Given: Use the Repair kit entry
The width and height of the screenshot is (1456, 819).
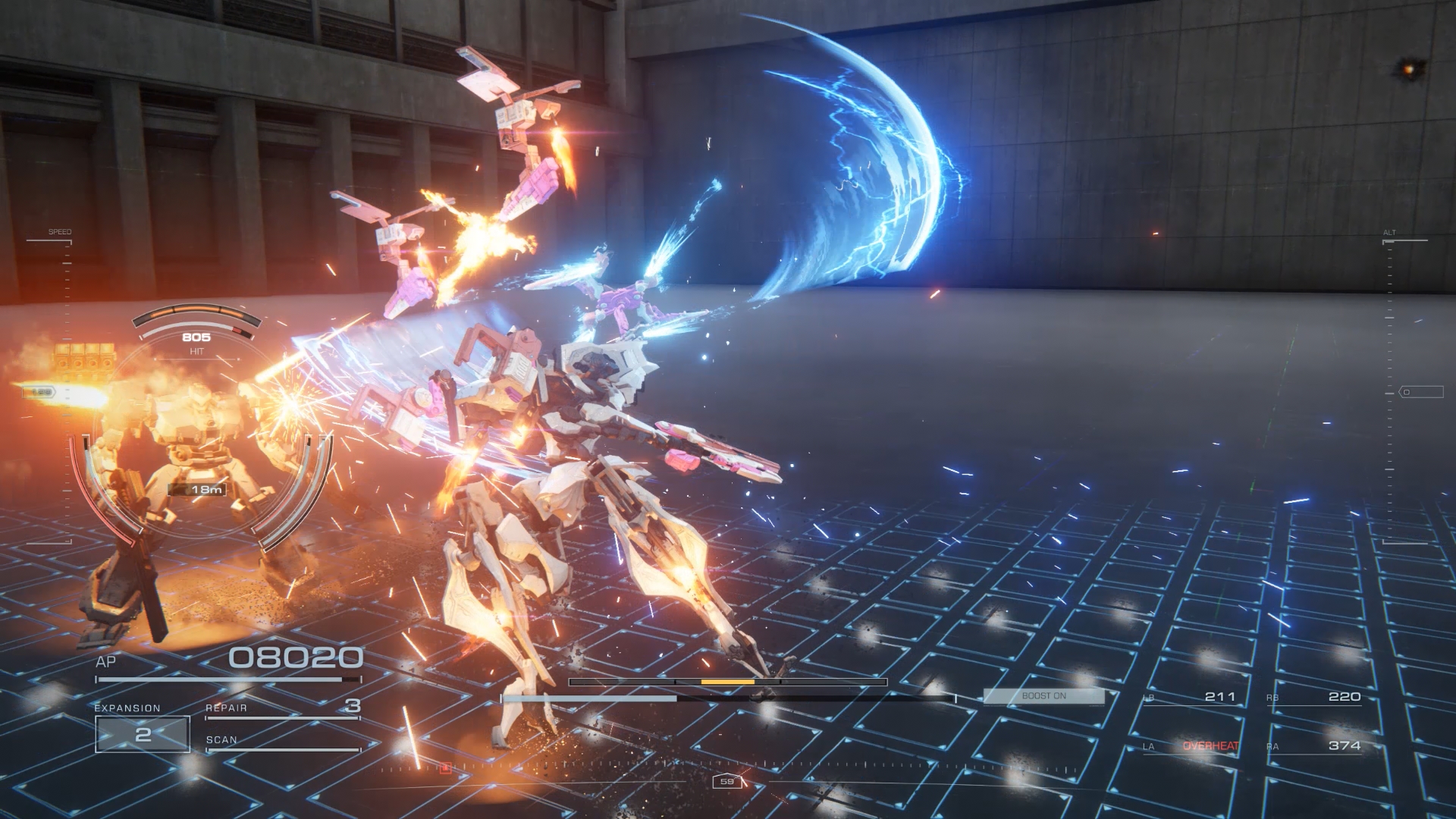Looking at the screenshot, I should point(282,708).
